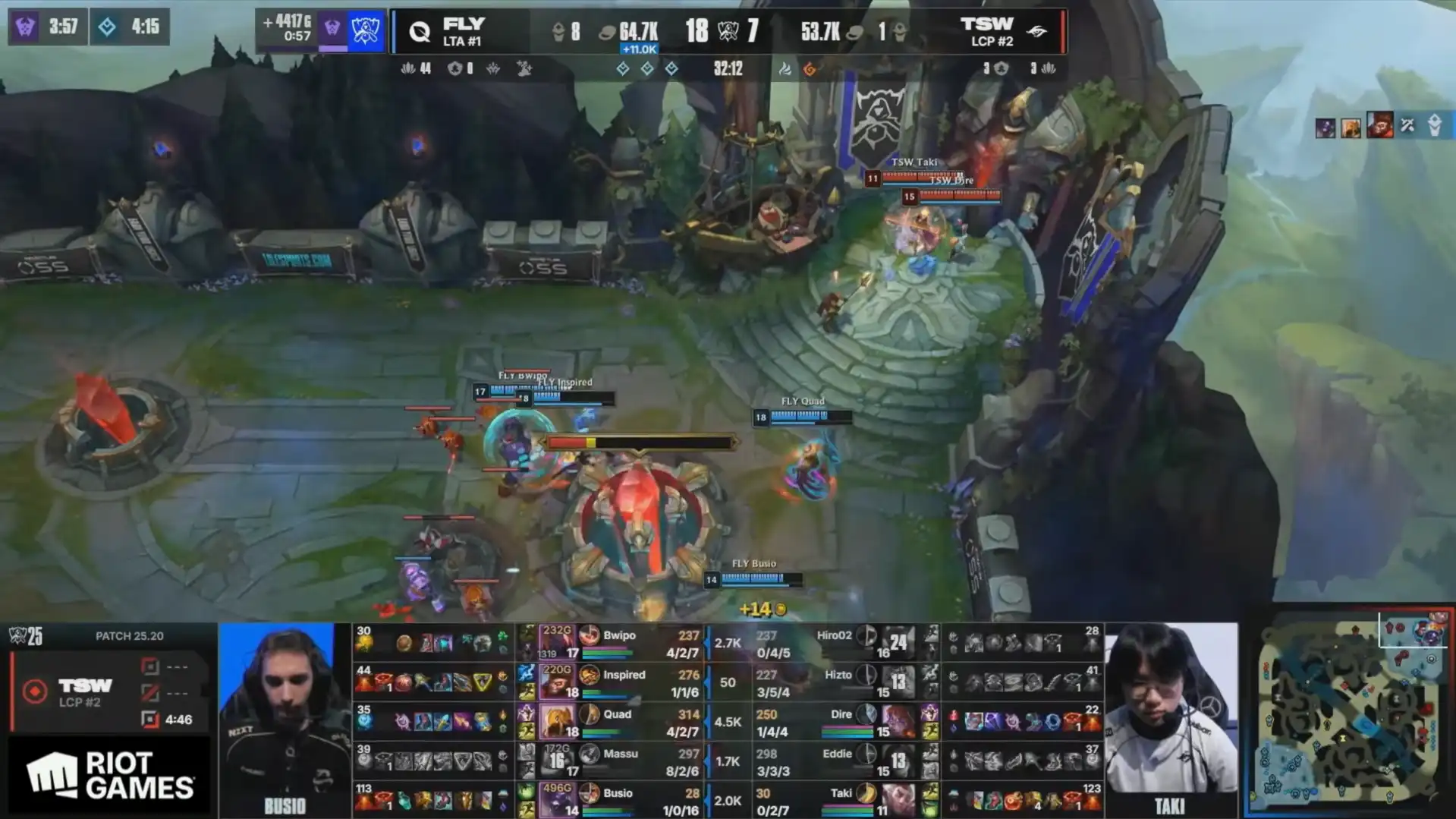Select Dire's champion portrait on scoreboard
Image resolution: width=1456 pixels, height=819 pixels.
tap(898, 721)
